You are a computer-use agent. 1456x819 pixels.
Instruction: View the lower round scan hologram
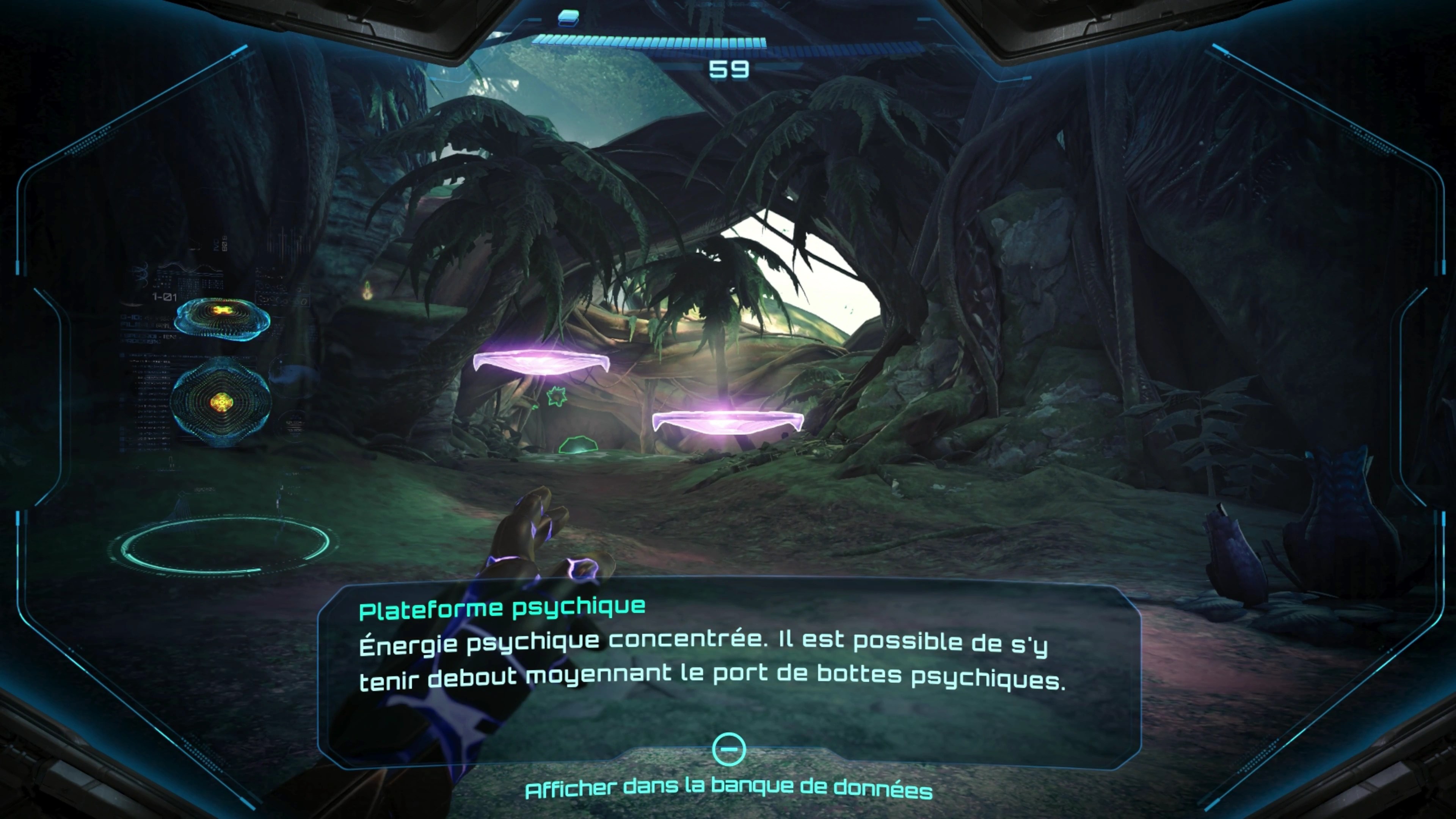[221, 402]
